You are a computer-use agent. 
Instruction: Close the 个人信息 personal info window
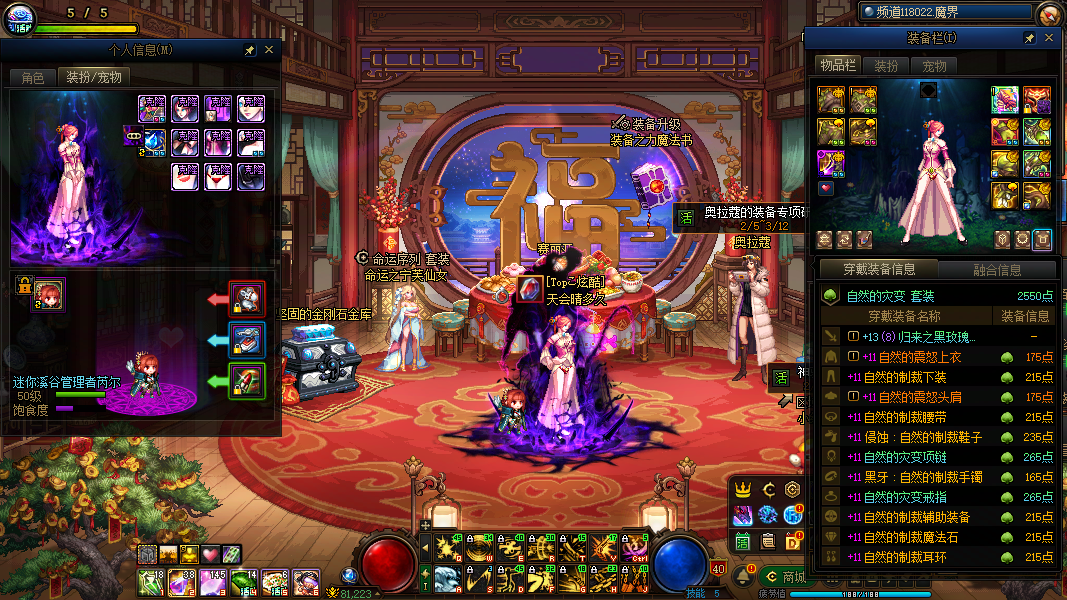pyautogui.click(x=269, y=49)
